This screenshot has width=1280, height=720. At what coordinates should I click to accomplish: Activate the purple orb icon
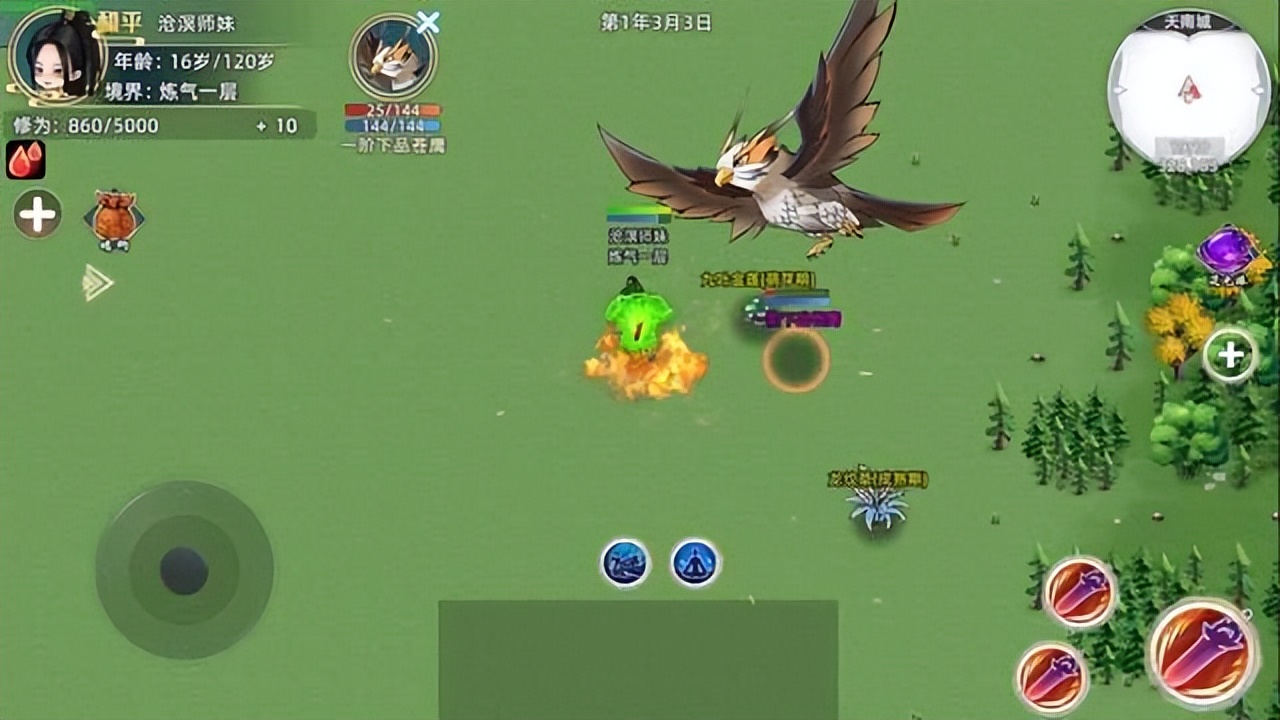[x=1227, y=251]
